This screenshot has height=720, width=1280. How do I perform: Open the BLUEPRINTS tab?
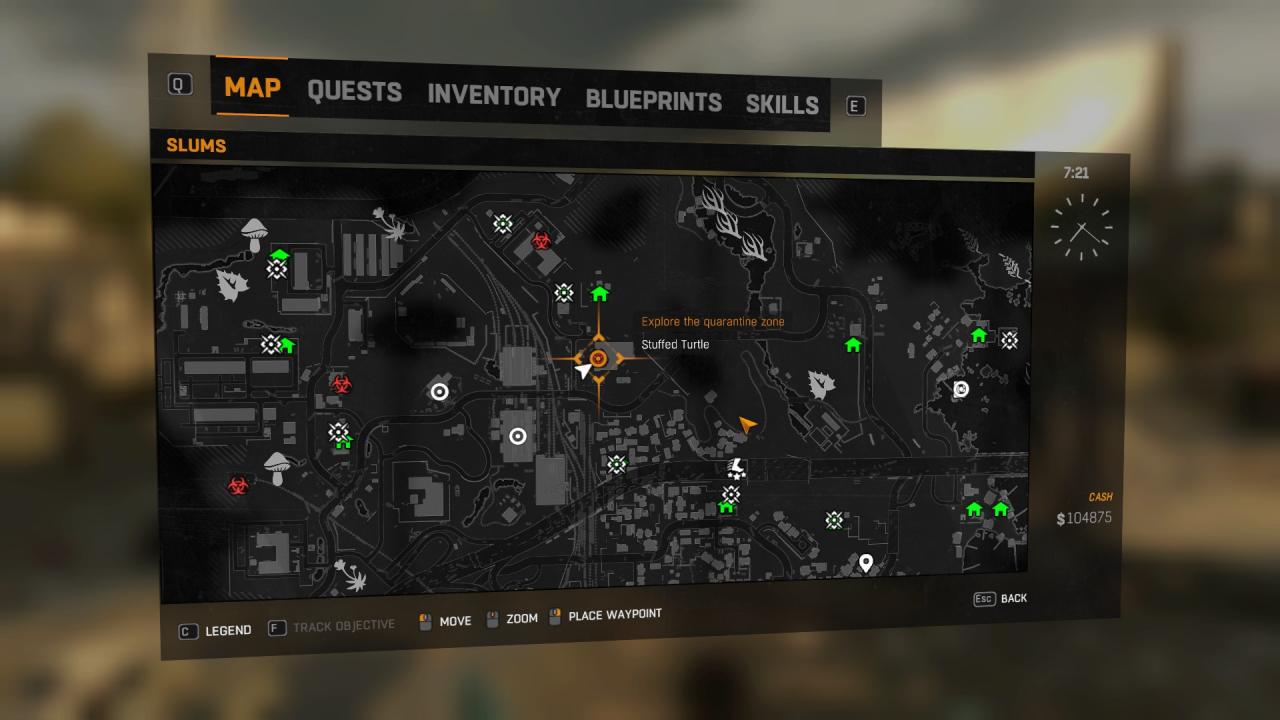654,101
